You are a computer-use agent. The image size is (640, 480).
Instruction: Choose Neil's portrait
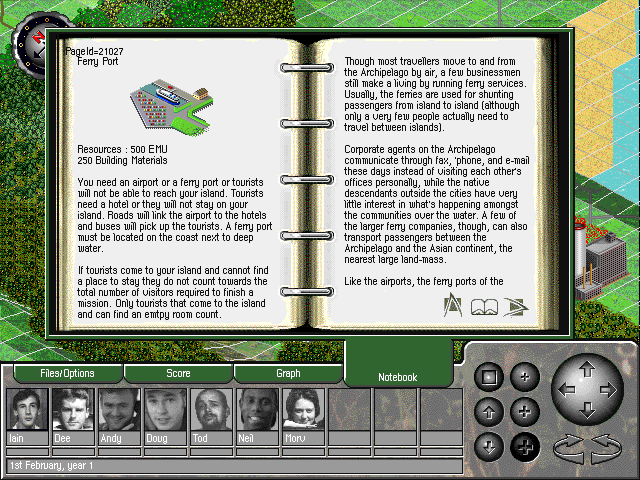tap(257, 410)
